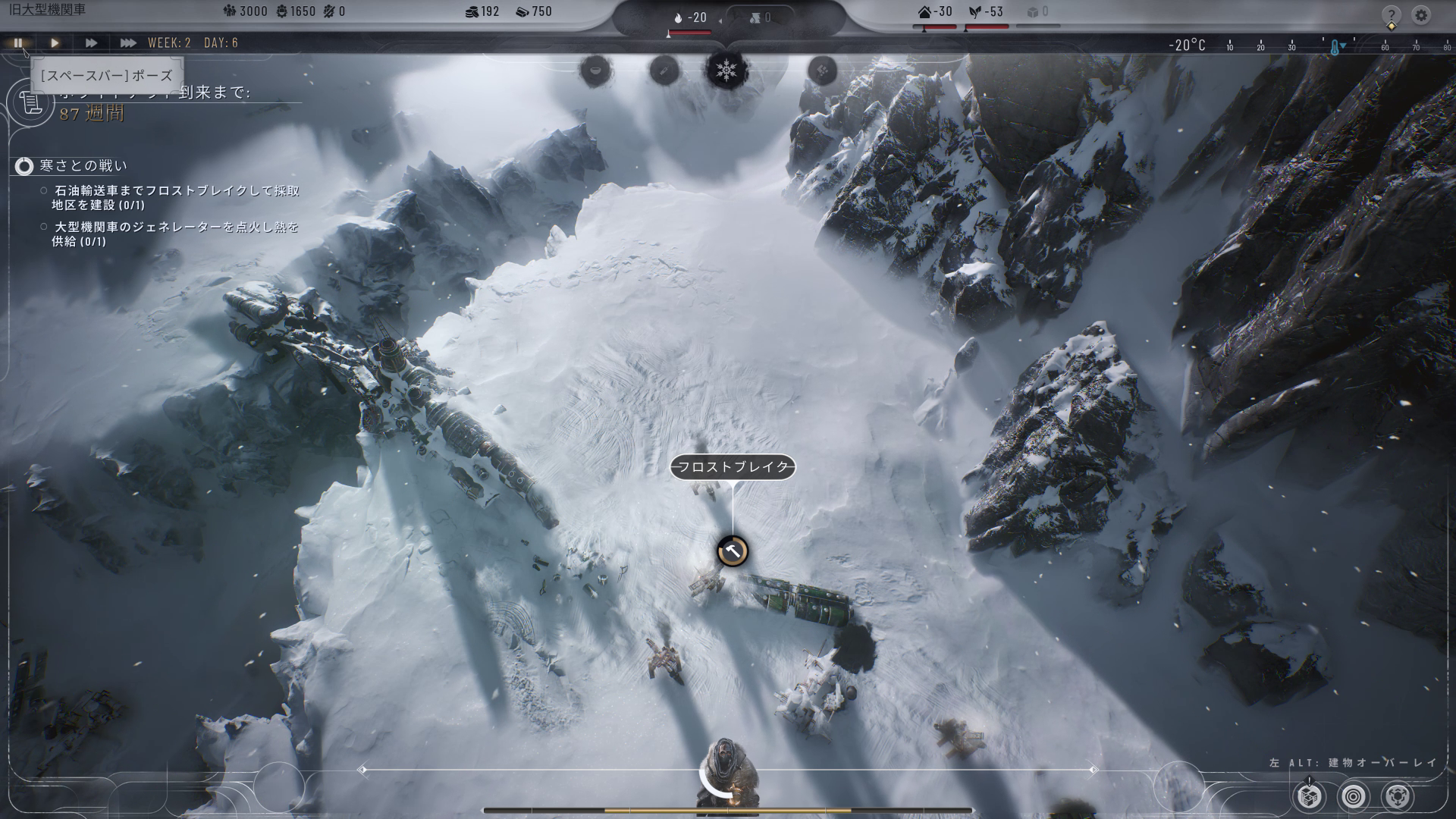Open the scroll story icon
The width and height of the screenshot is (1456, 819).
[x=28, y=102]
